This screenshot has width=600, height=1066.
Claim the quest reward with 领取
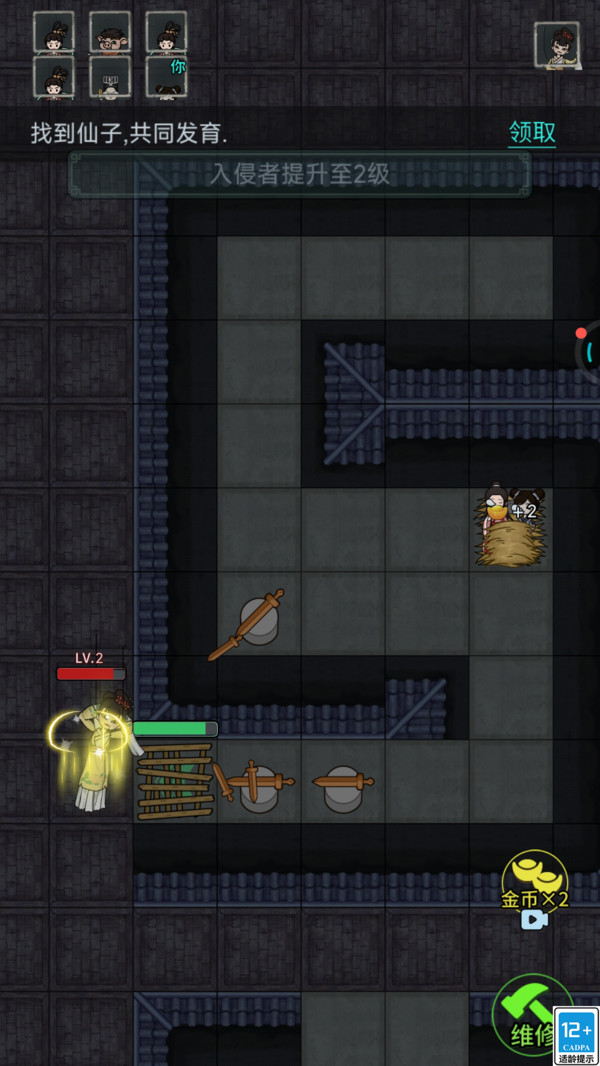pos(532,133)
